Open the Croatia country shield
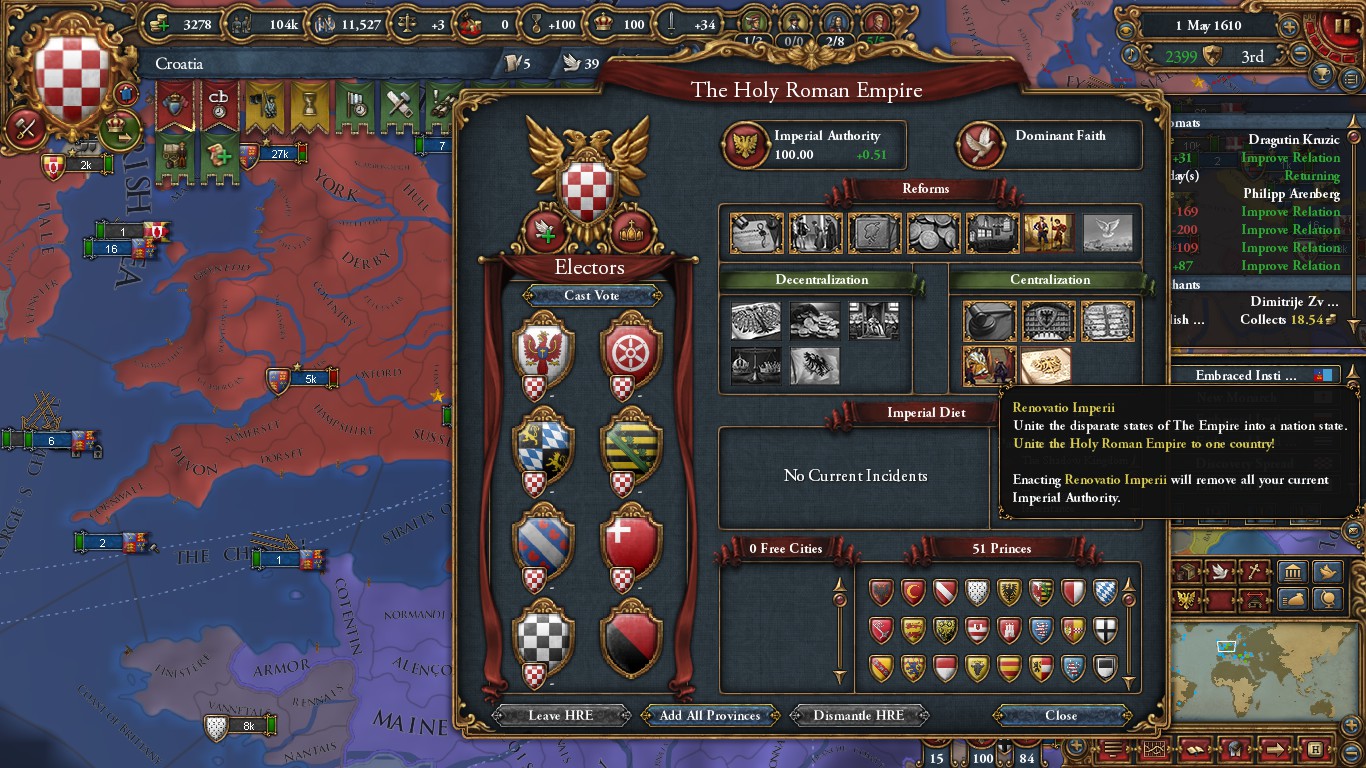This screenshot has width=1366, height=768. click(x=72, y=77)
